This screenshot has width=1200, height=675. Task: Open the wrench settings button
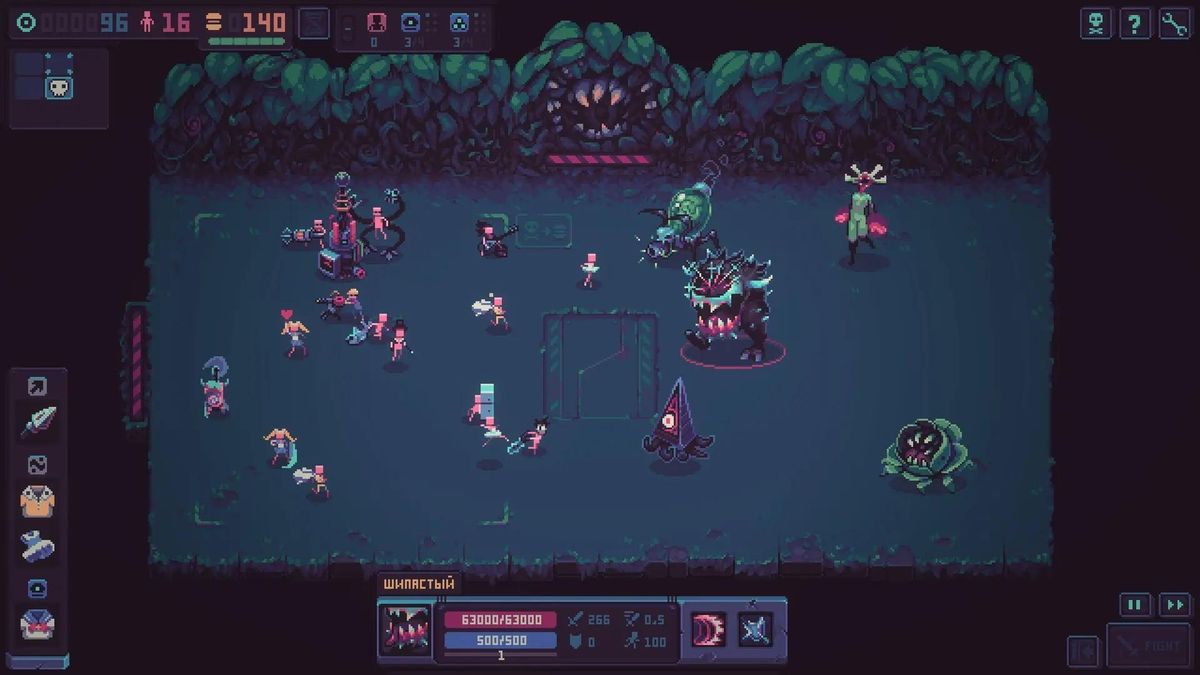[1175, 23]
